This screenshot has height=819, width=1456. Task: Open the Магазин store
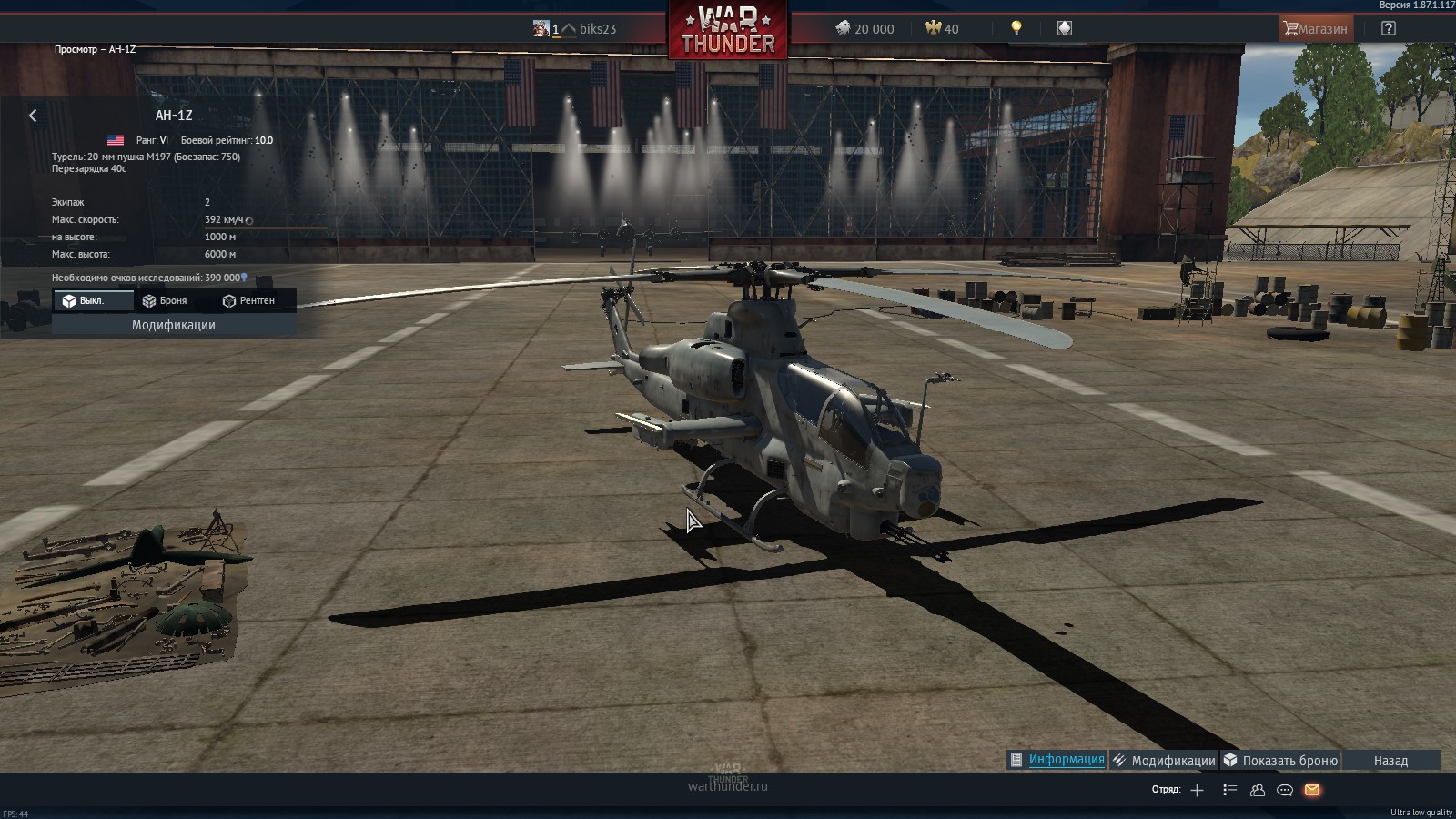[x=1315, y=28]
